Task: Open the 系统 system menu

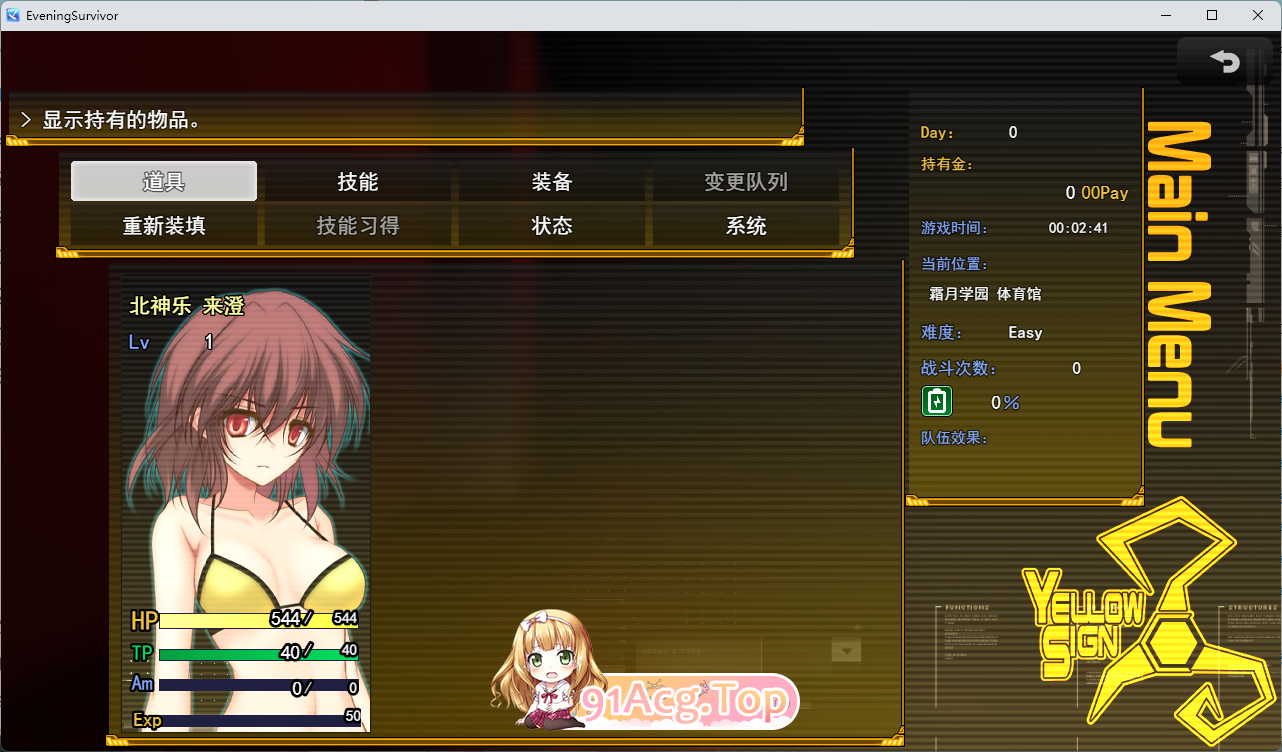Action: [x=747, y=226]
